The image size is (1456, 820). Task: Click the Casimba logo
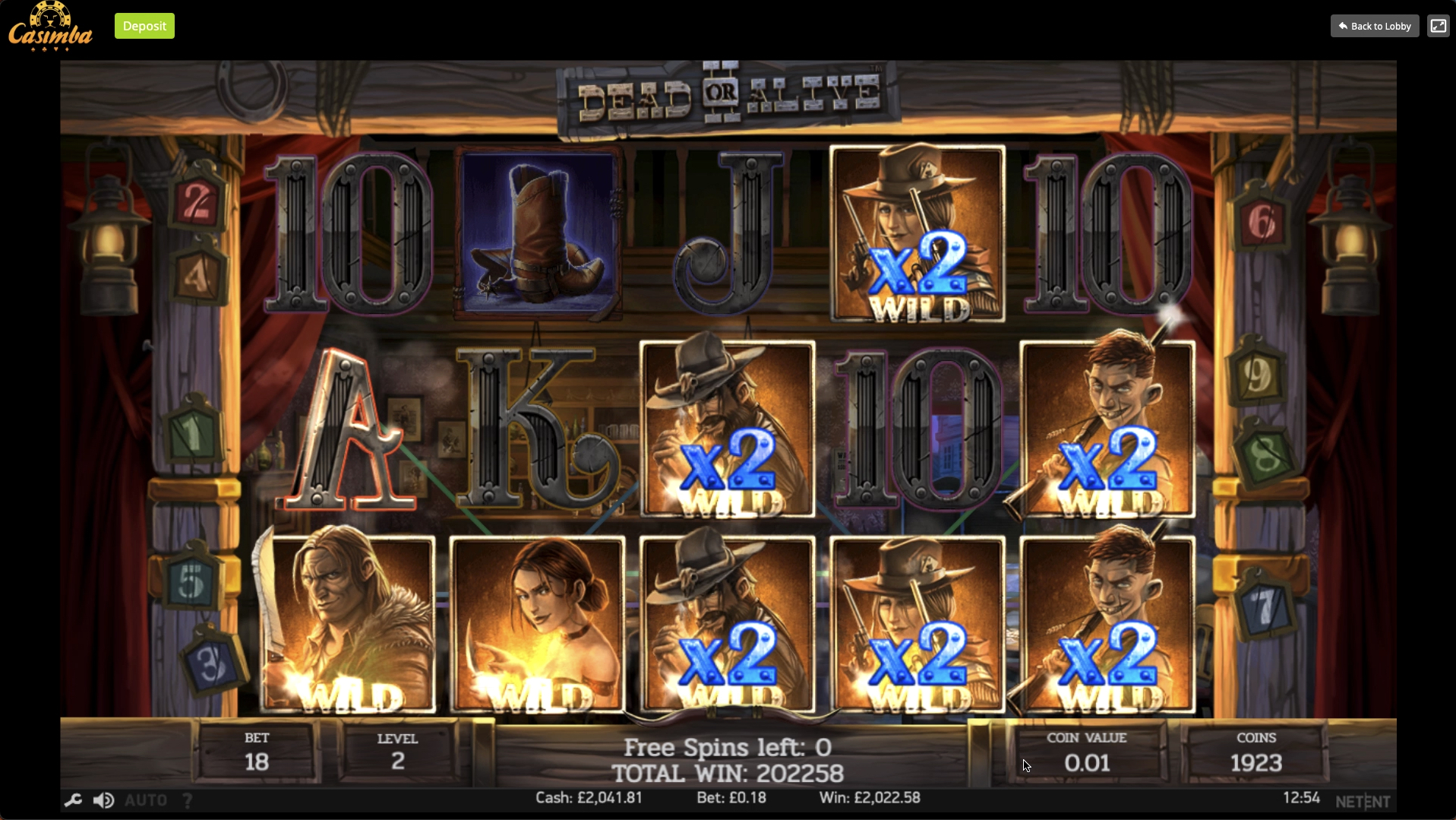coord(50,27)
